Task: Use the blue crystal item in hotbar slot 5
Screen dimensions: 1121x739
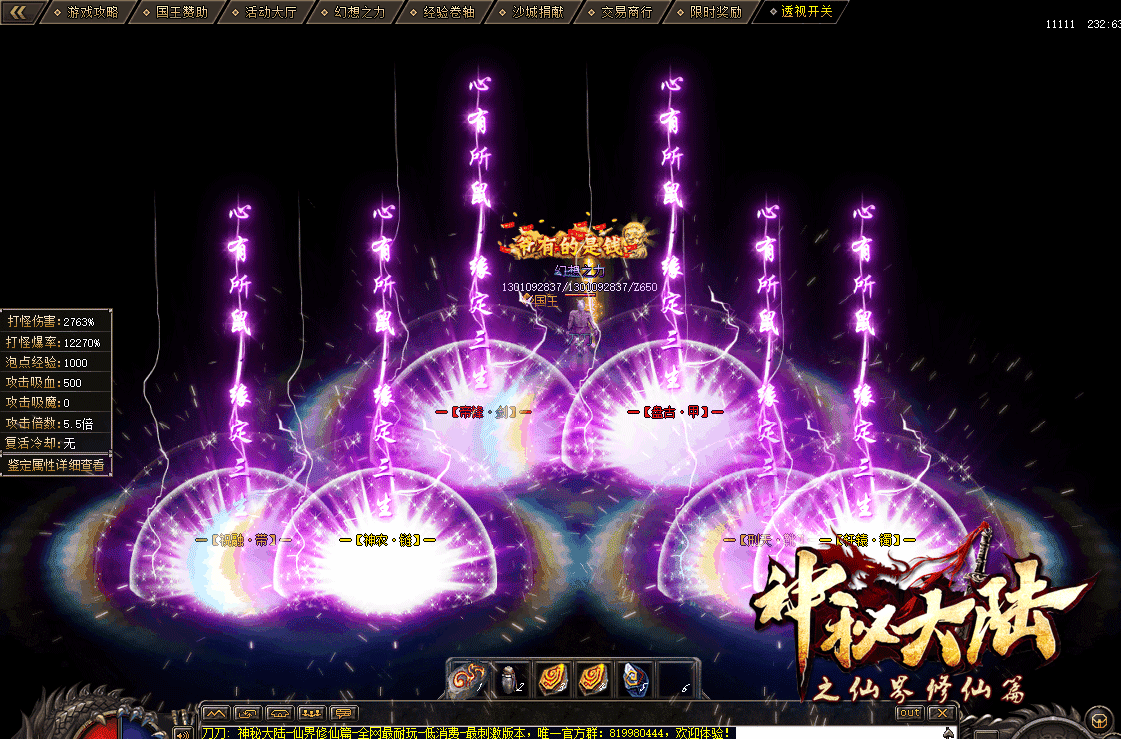Action: point(635,678)
